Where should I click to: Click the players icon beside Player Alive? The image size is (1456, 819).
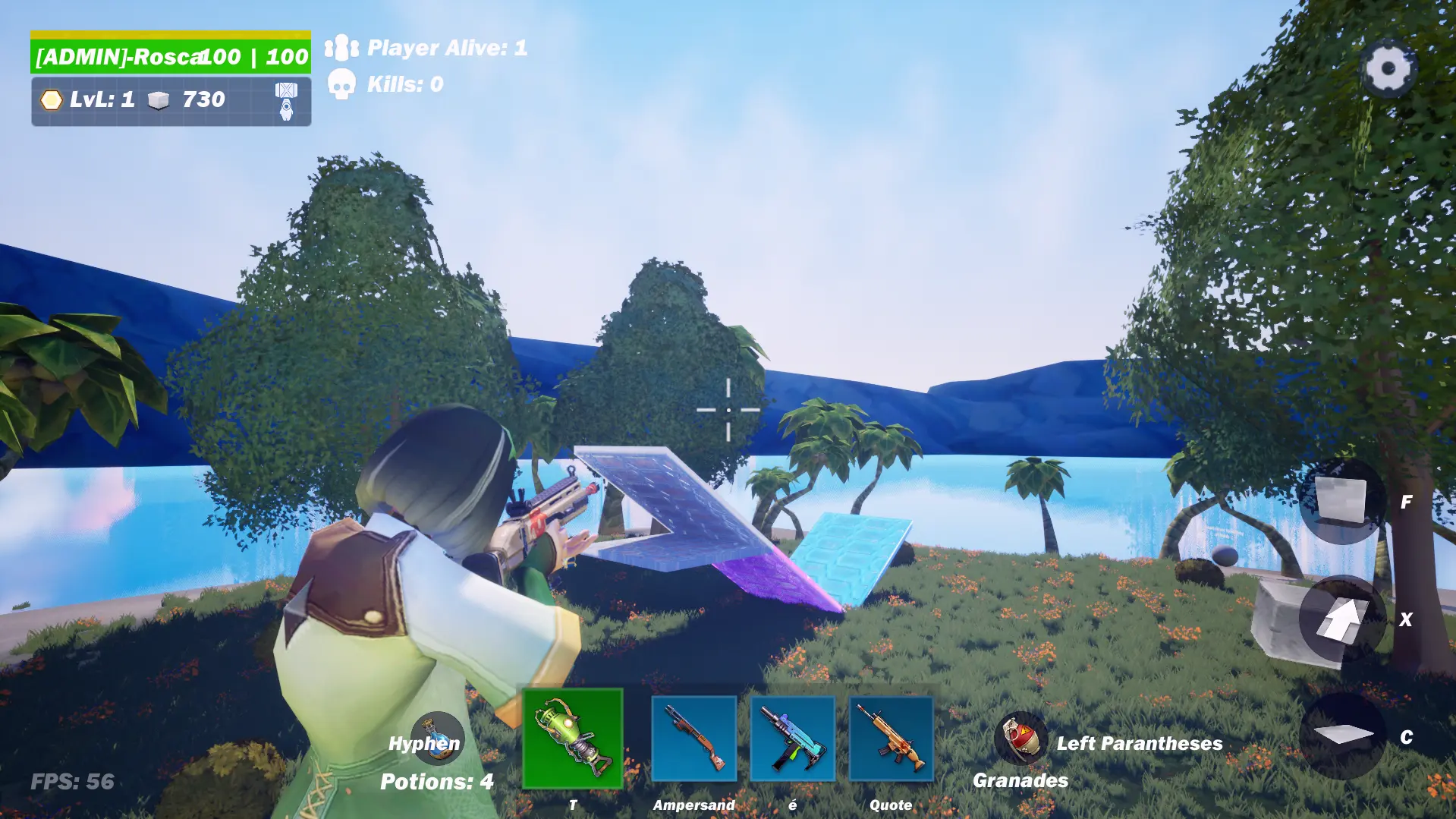tap(340, 47)
